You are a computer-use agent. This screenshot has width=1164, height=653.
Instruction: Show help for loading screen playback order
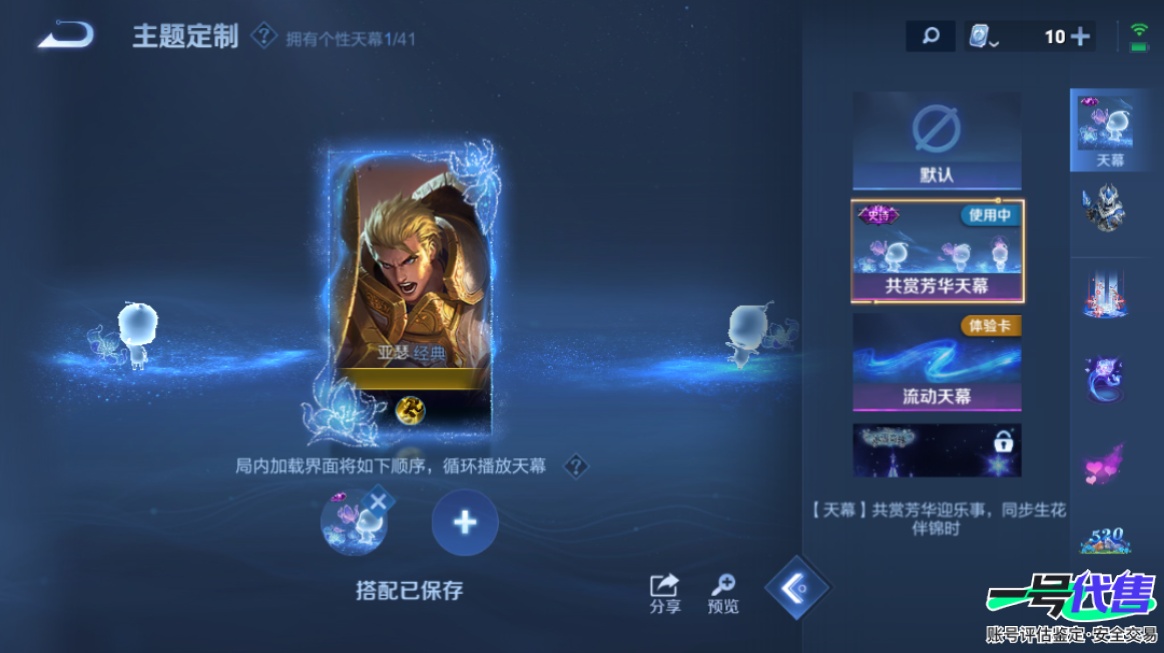point(575,466)
